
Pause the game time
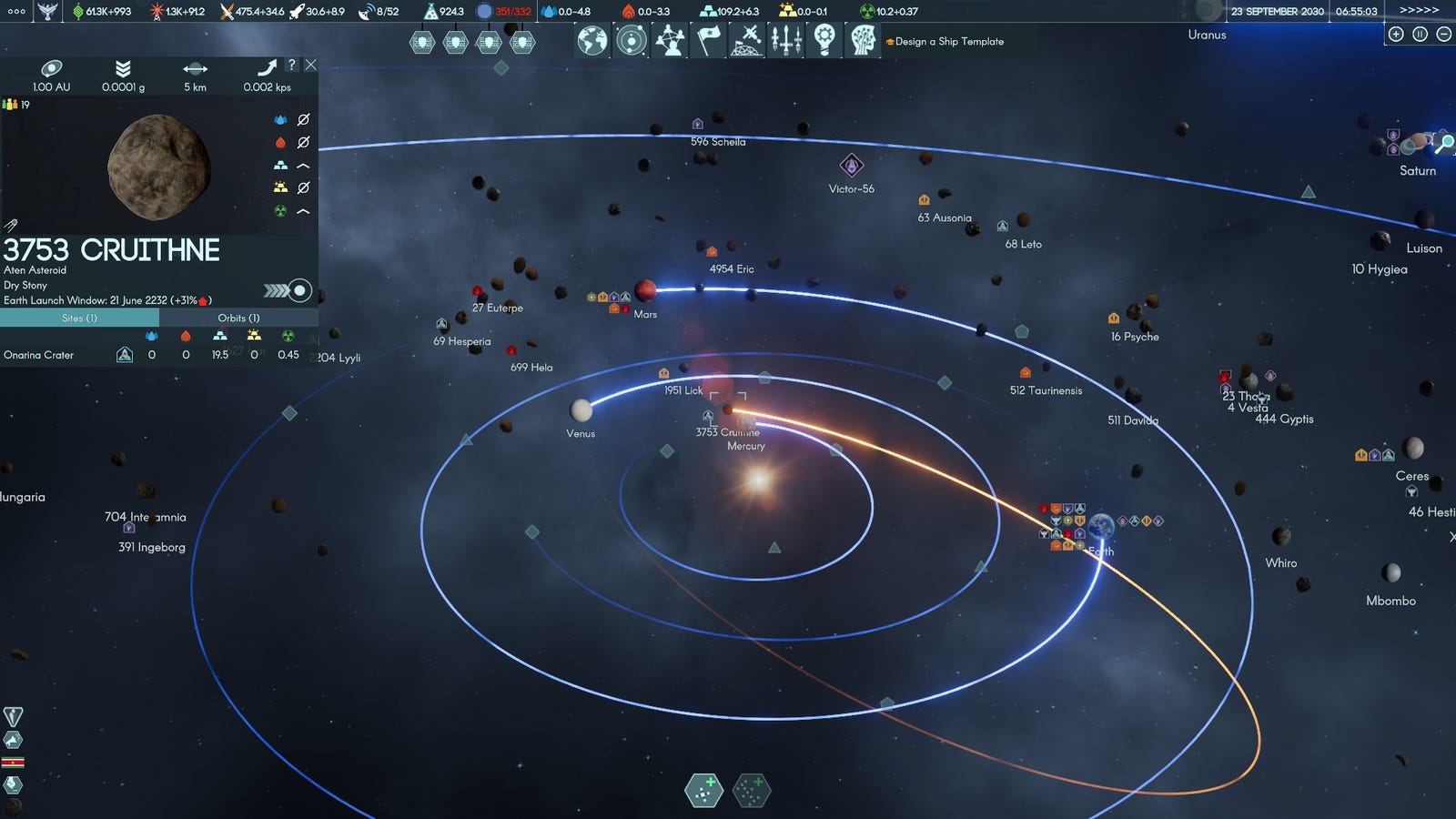(1420, 35)
